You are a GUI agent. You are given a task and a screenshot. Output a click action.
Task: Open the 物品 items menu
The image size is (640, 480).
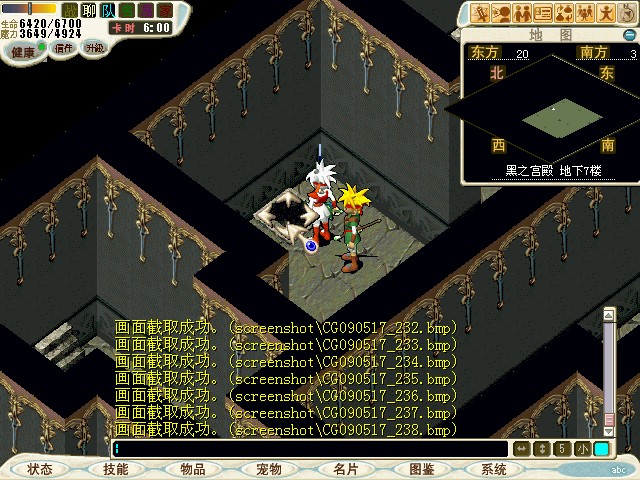[x=193, y=469]
